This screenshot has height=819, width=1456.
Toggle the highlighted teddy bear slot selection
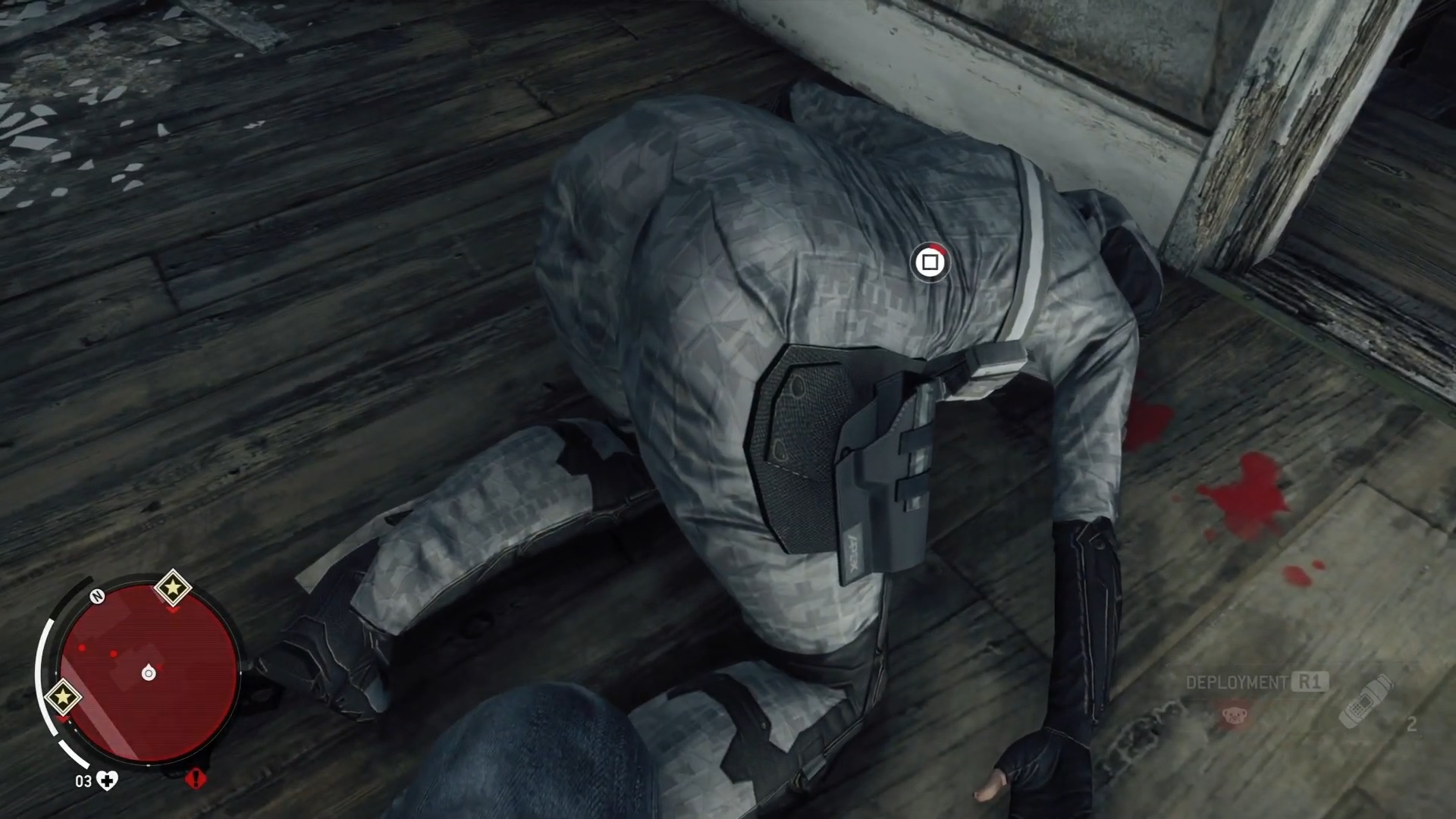tap(1234, 716)
